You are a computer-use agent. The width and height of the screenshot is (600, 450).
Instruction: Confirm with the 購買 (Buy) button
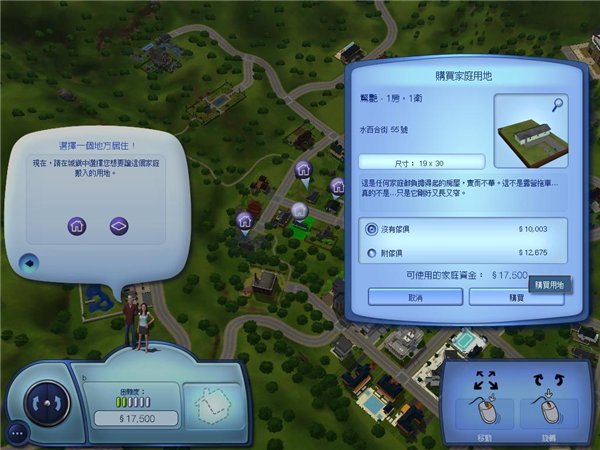(x=516, y=297)
